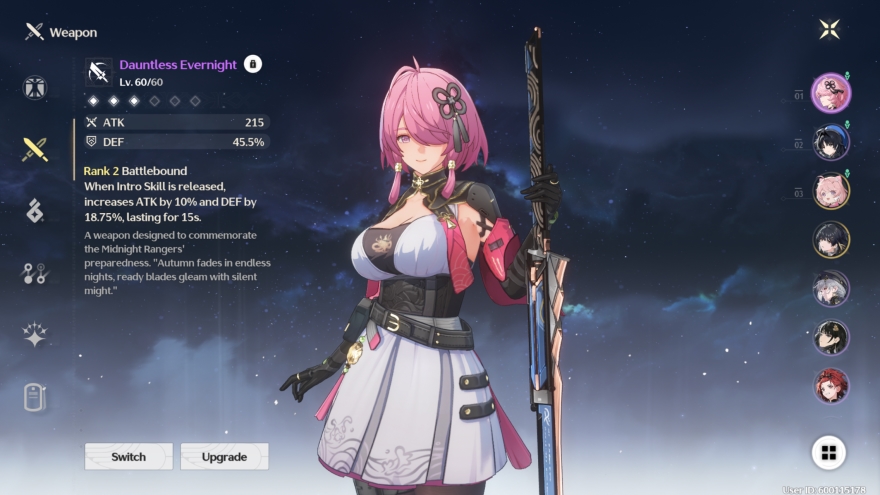Switch to the connected nodes skill tab
The width and height of the screenshot is (880, 495).
(35, 273)
